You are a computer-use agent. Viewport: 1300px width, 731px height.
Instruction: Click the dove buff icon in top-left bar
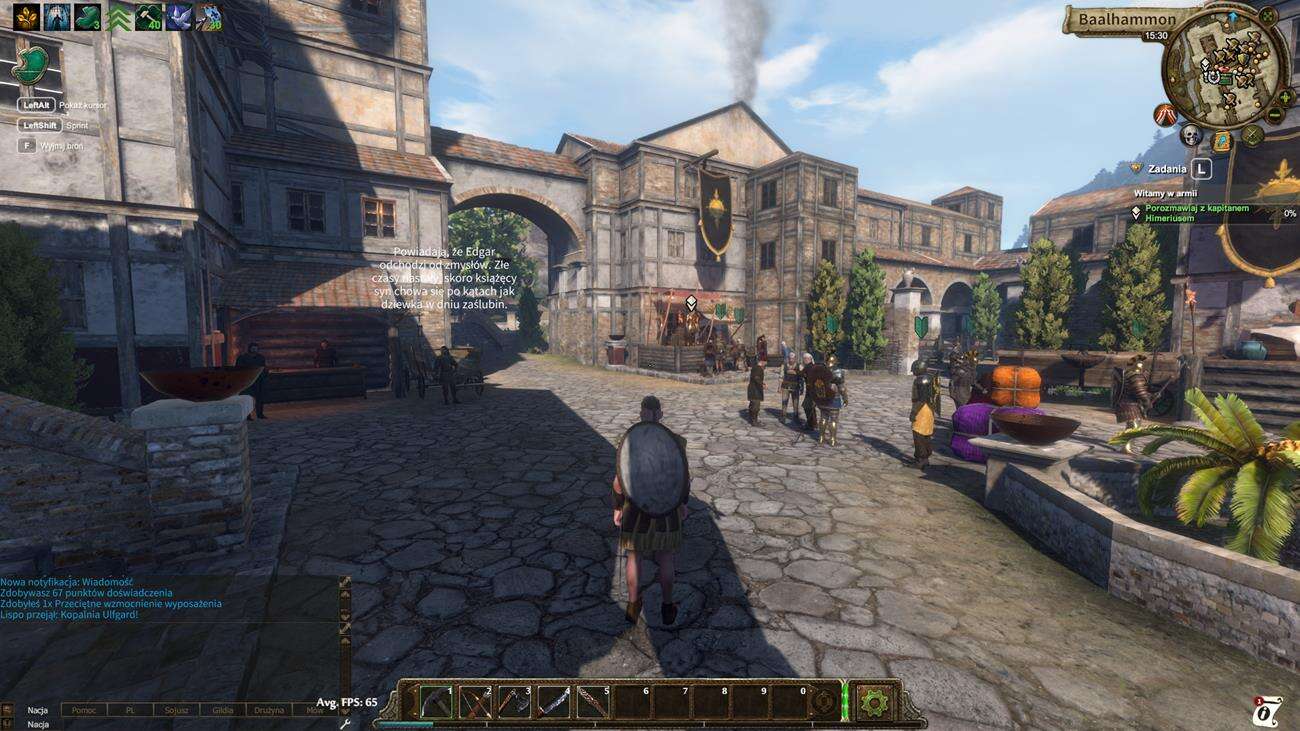click(178, 17)
